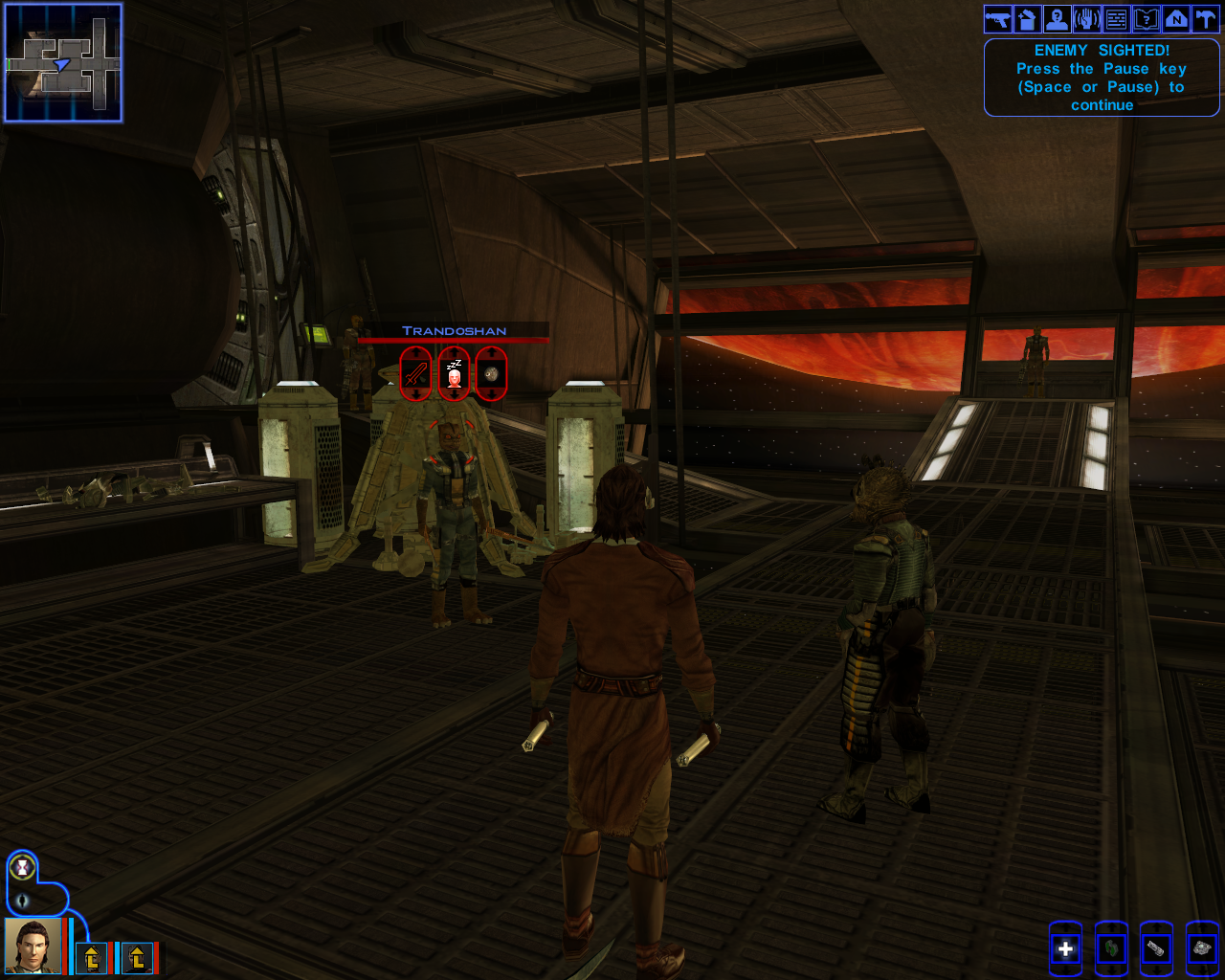The width and height of the screenshot is (1225, 980).
Task: Activate the highlighted default attack action slot
Action: [x=1065, y=948]
